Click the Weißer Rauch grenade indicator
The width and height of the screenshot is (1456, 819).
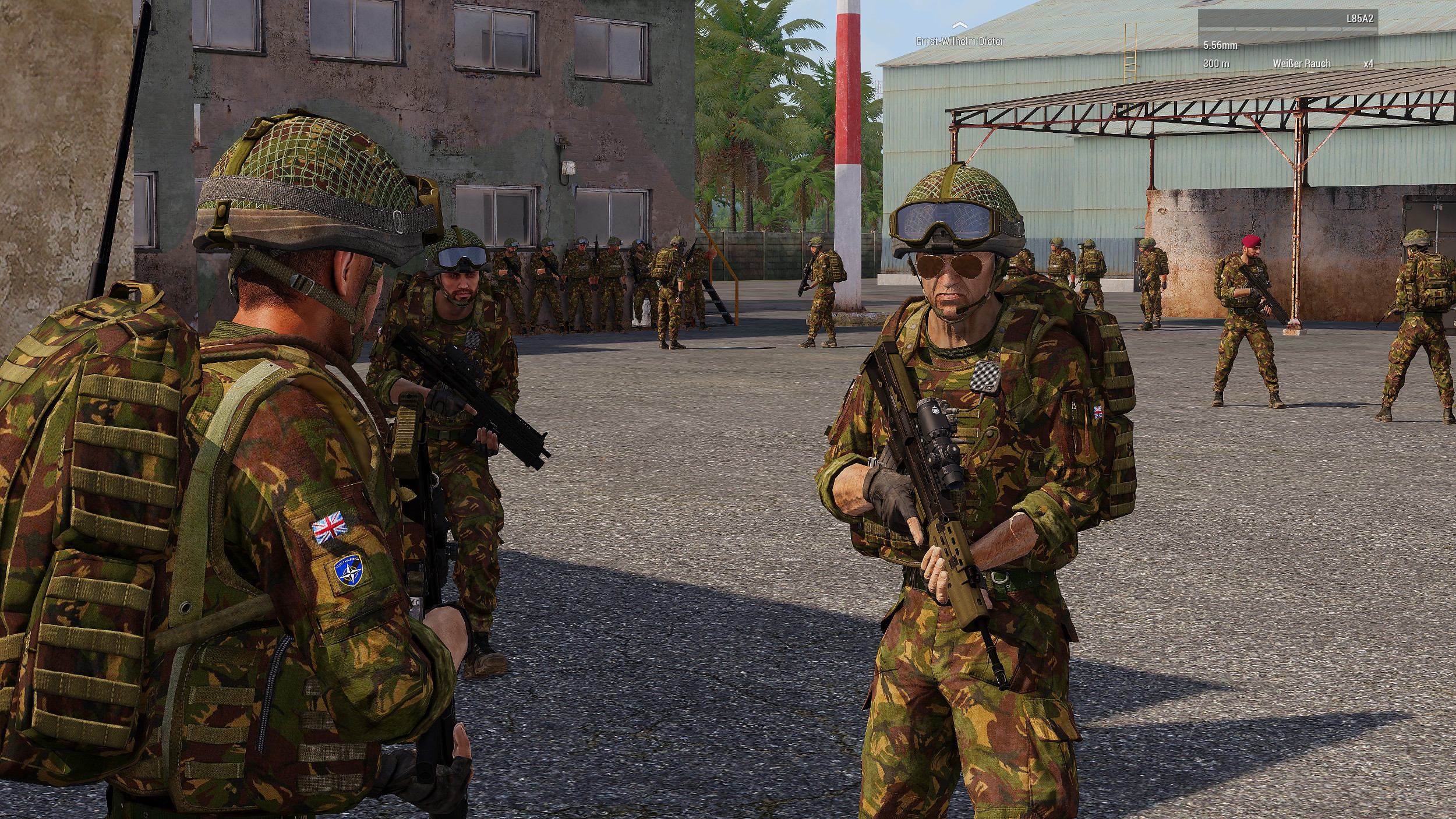[1301, 63]
